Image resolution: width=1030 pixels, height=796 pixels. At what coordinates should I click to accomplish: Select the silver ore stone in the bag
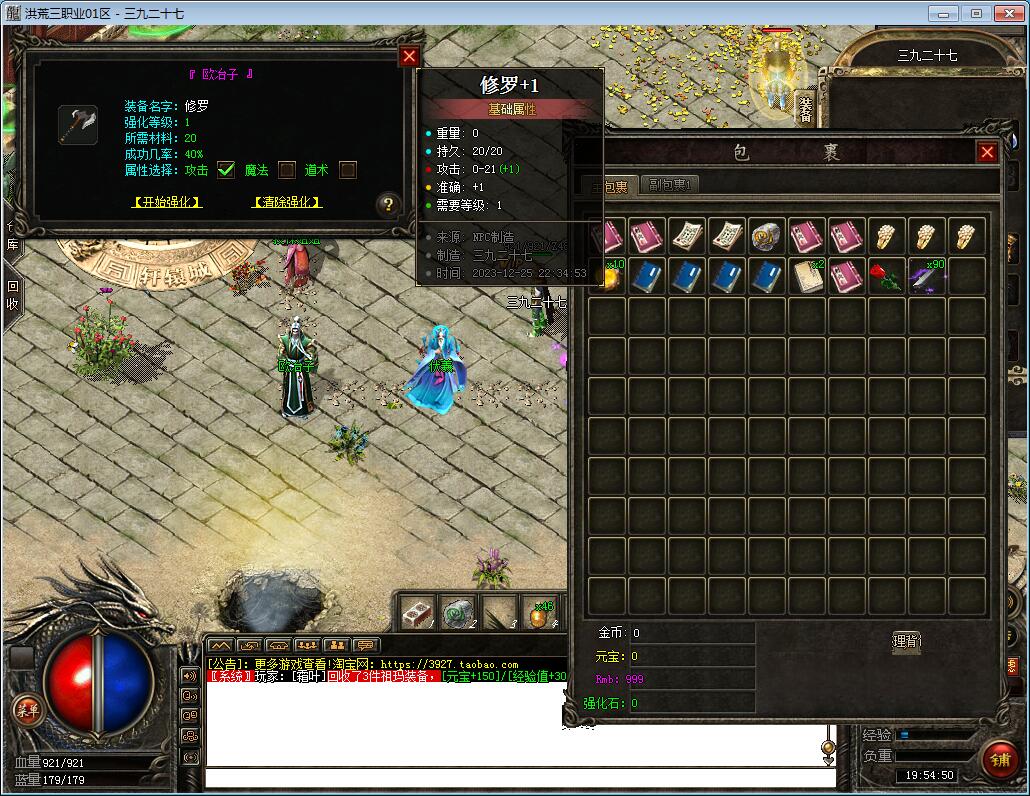(767, 237)
